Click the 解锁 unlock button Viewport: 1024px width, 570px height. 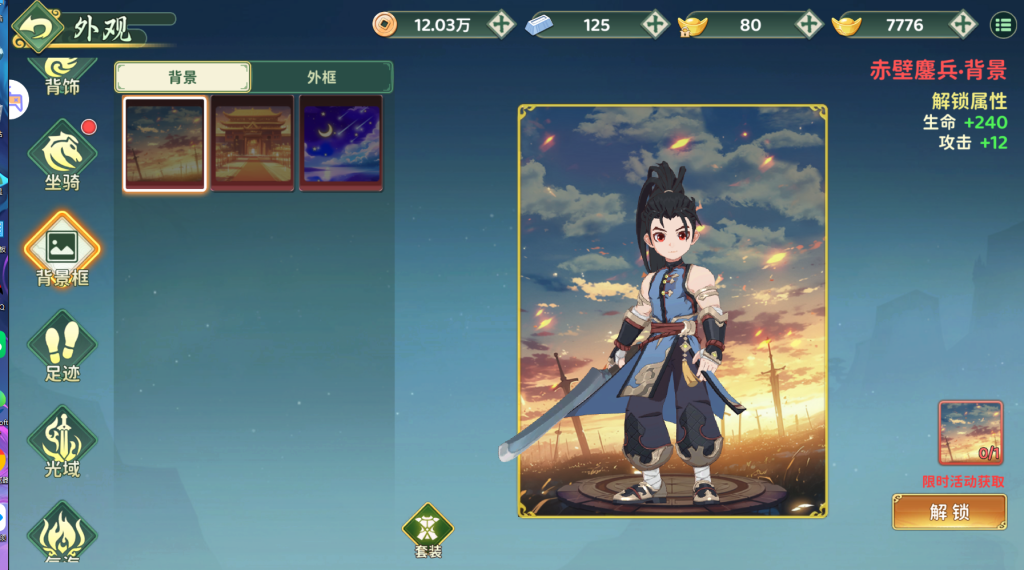tap(949, 512)
